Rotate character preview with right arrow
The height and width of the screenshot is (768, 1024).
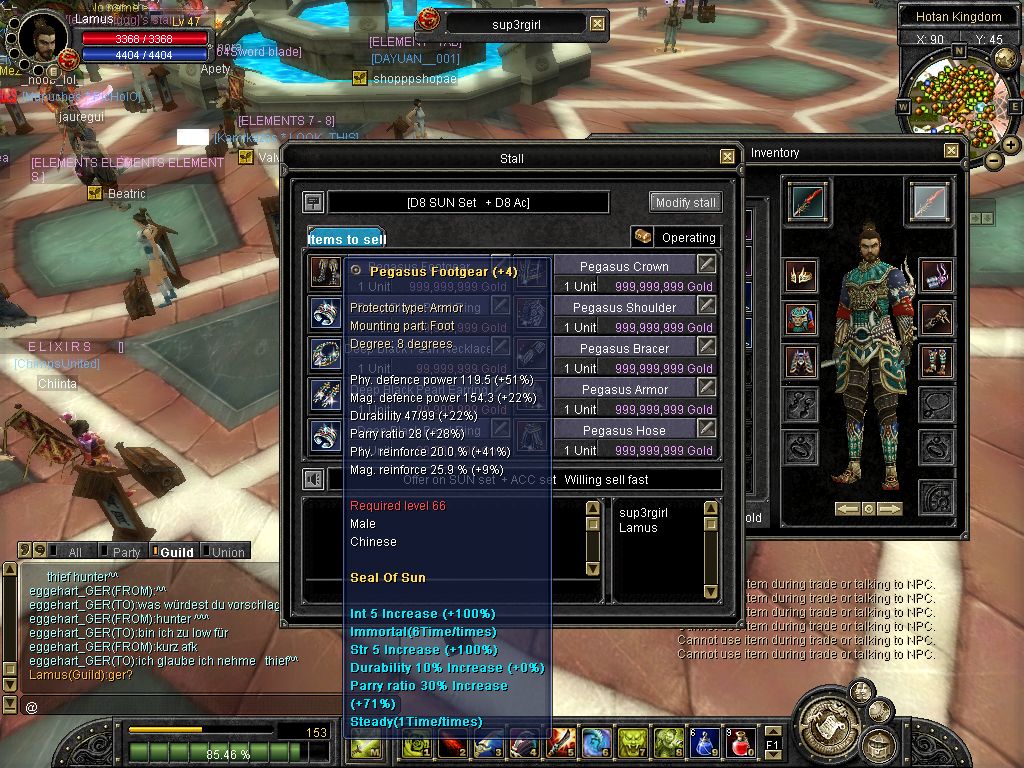tap(889, 509)
